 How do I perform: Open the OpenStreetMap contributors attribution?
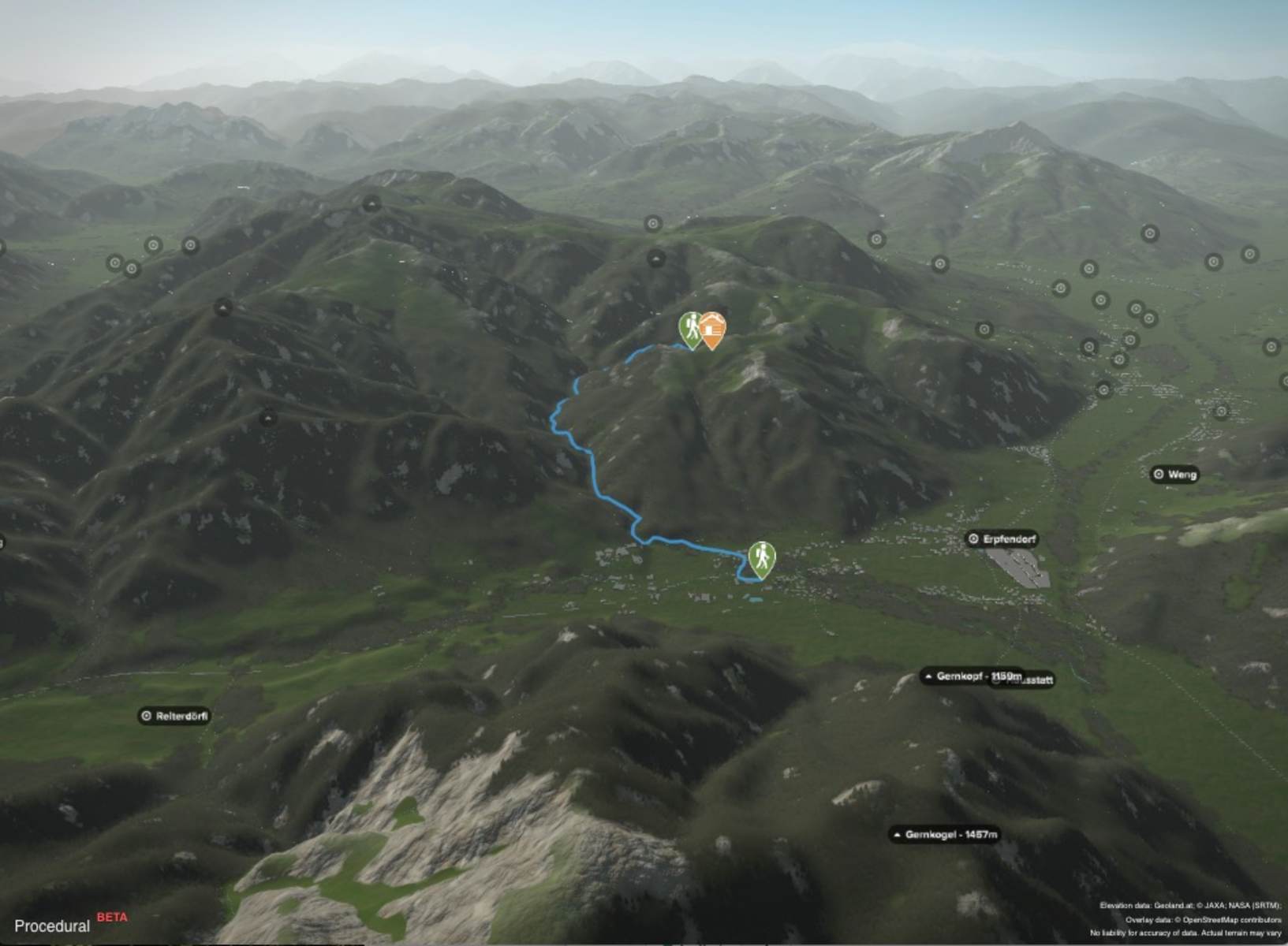tap(1226, 919)
